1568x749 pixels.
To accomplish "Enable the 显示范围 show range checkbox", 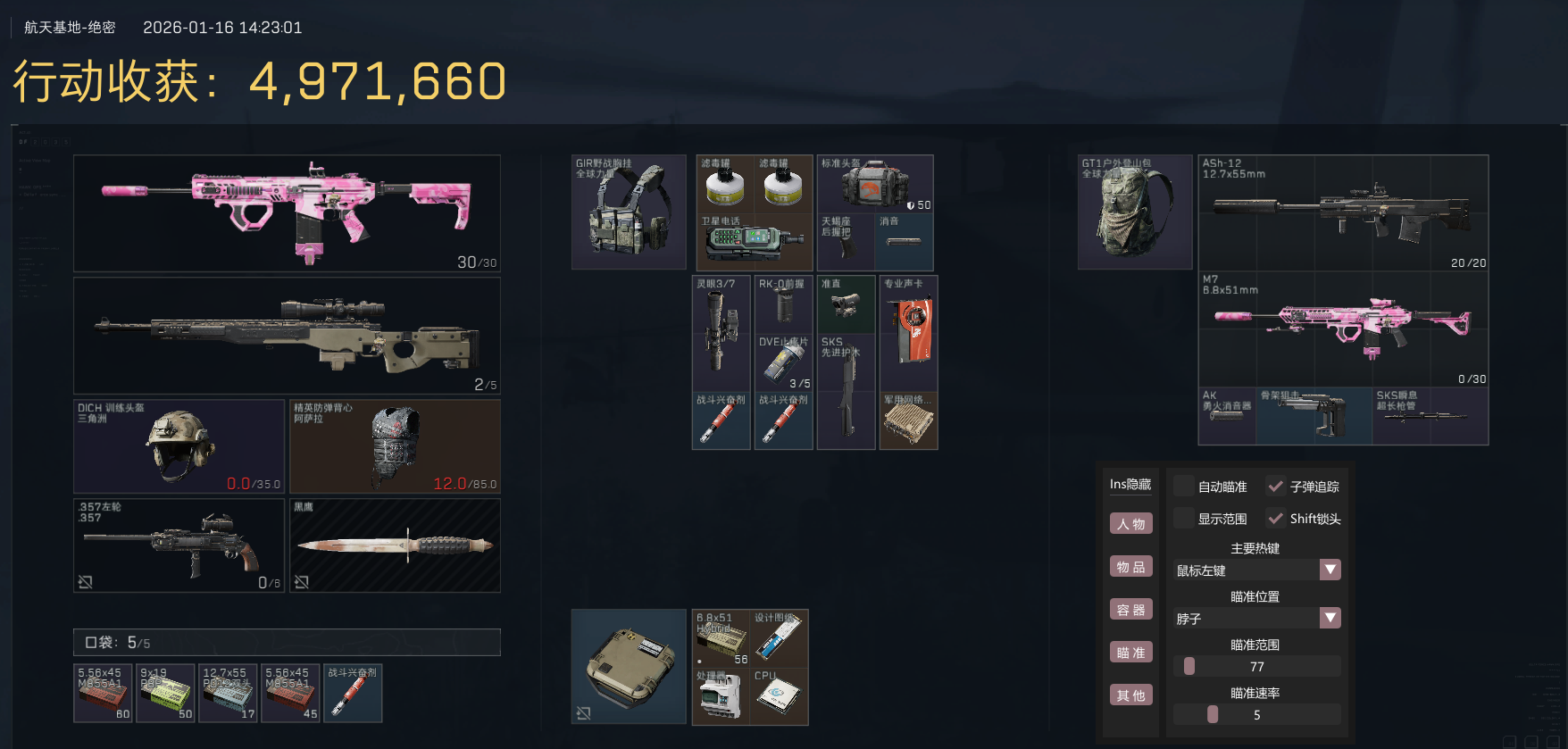I will click(1184, 519).
